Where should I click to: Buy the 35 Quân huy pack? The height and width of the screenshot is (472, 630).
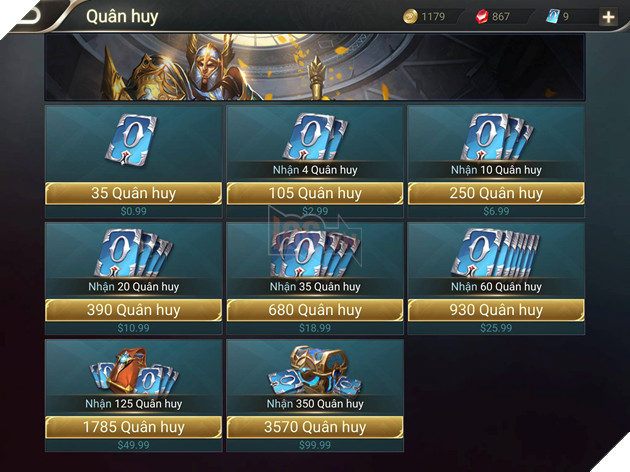(133, 193)
